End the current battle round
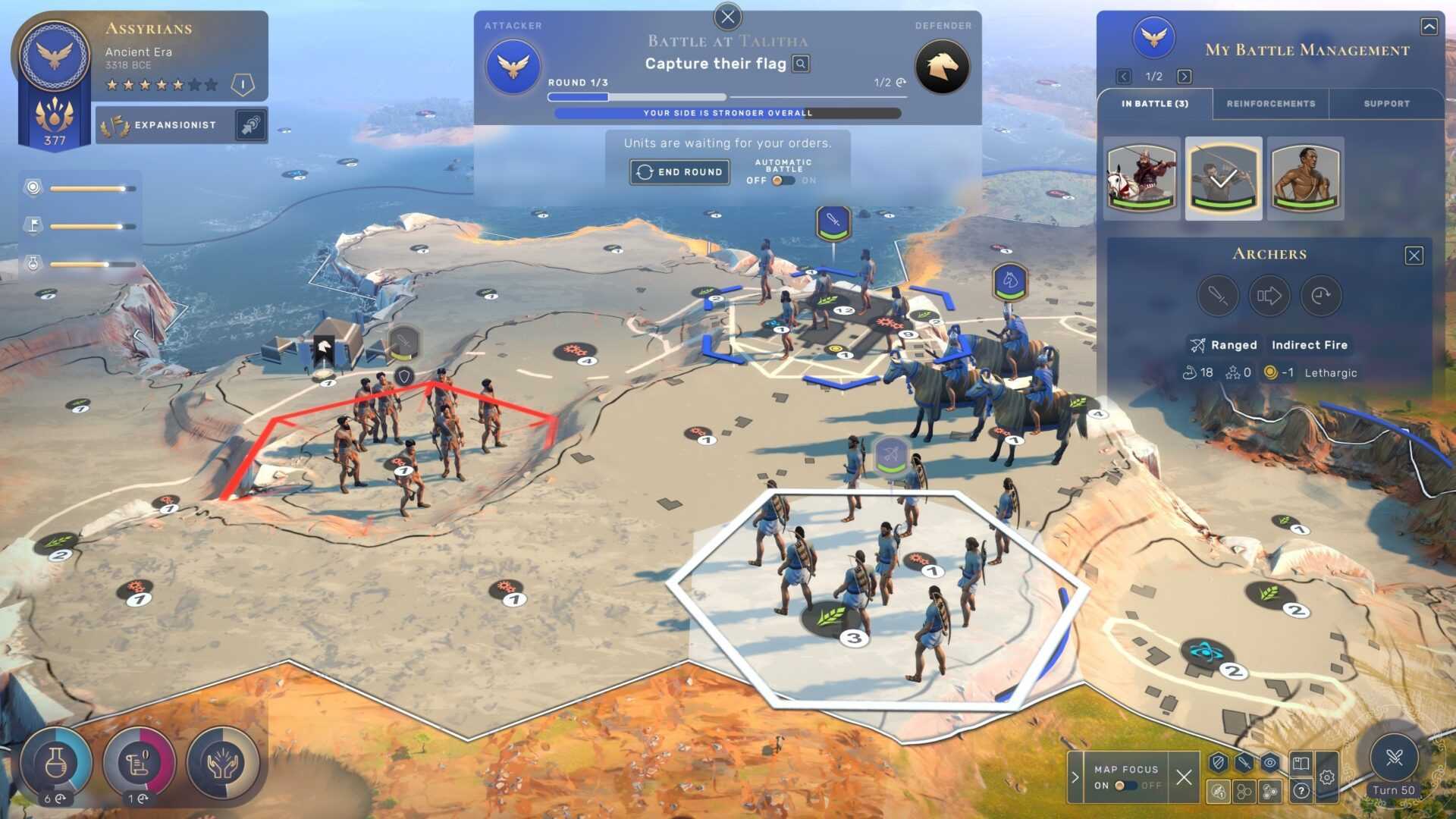This screenshot has height=819, width=1456. pos(679,172)
